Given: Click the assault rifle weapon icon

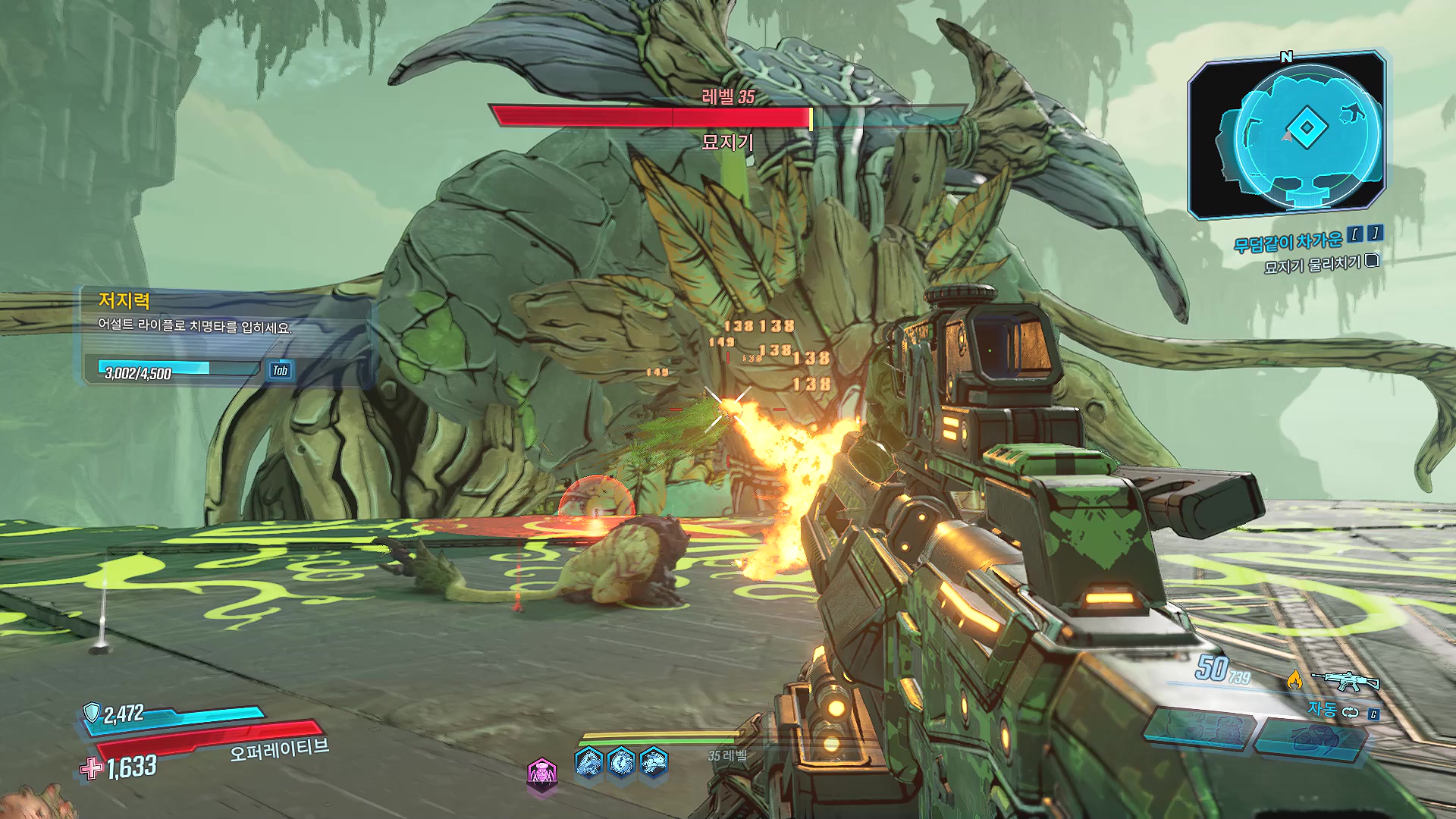Looking at the screenshot, I should [x=1345, y=680].
